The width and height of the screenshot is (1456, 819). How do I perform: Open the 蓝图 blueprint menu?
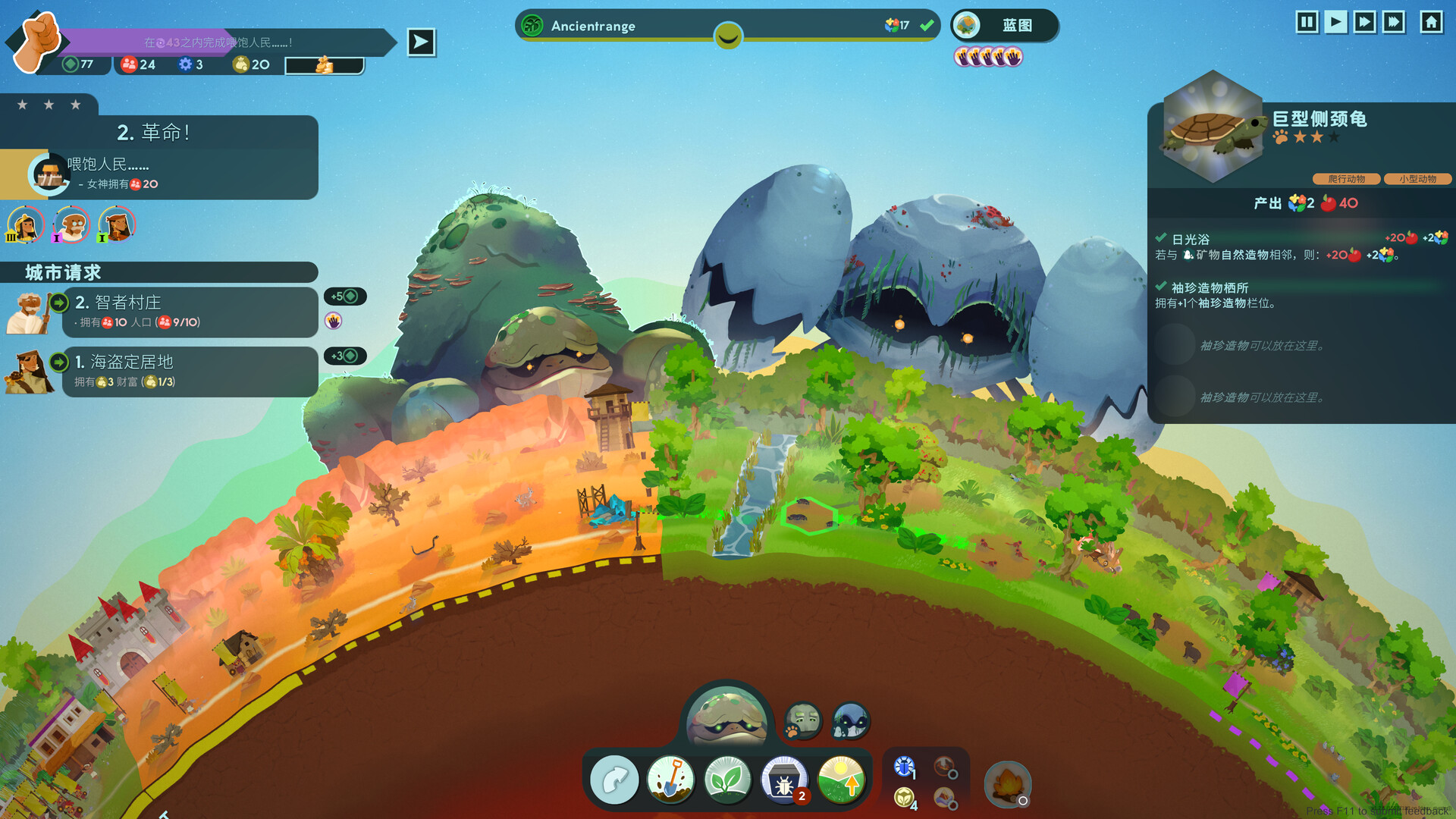click(x=1007, y=25)
